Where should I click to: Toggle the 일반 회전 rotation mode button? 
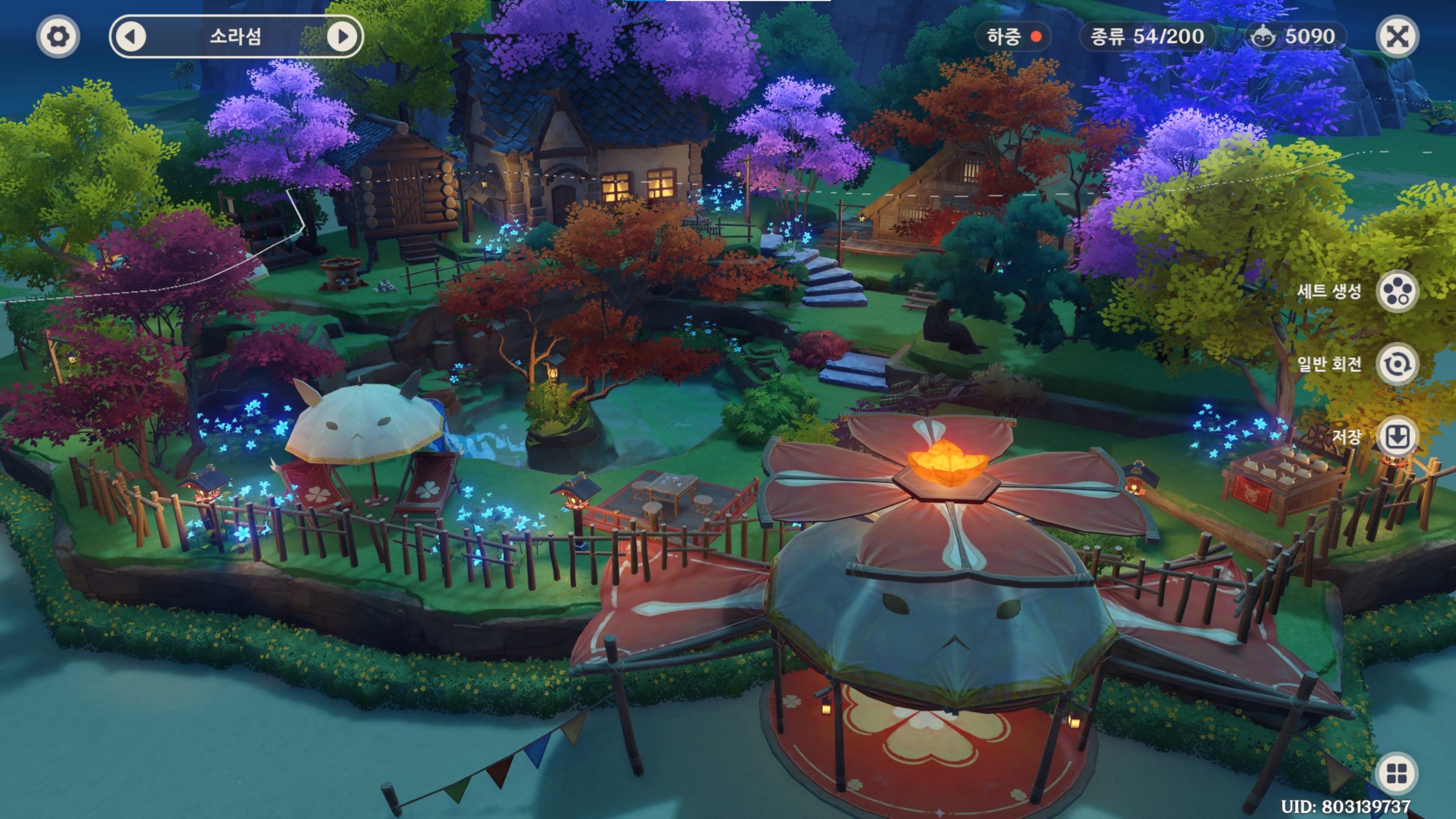1397,364
